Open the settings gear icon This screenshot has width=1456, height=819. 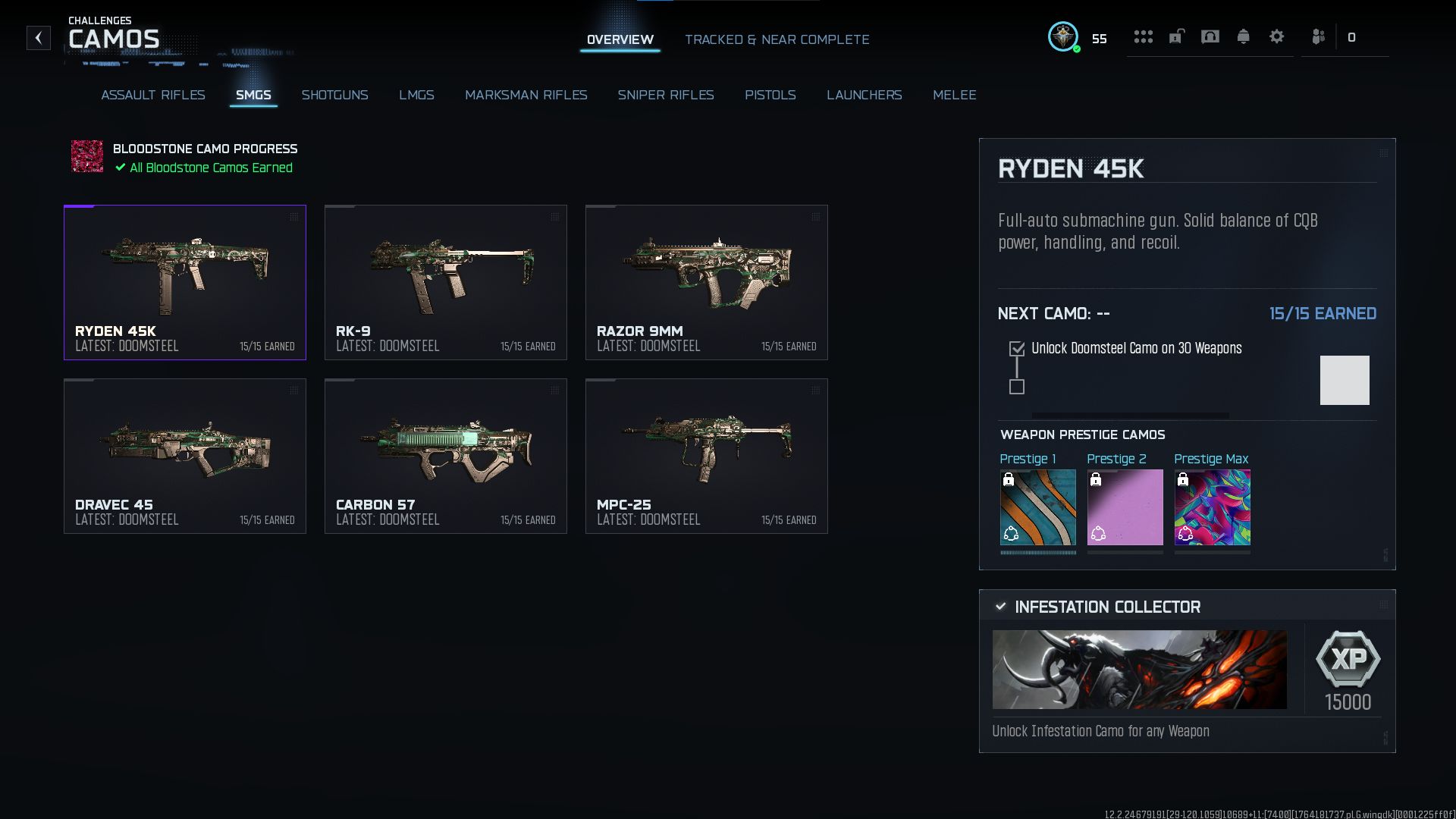[x=1276, y=36]
